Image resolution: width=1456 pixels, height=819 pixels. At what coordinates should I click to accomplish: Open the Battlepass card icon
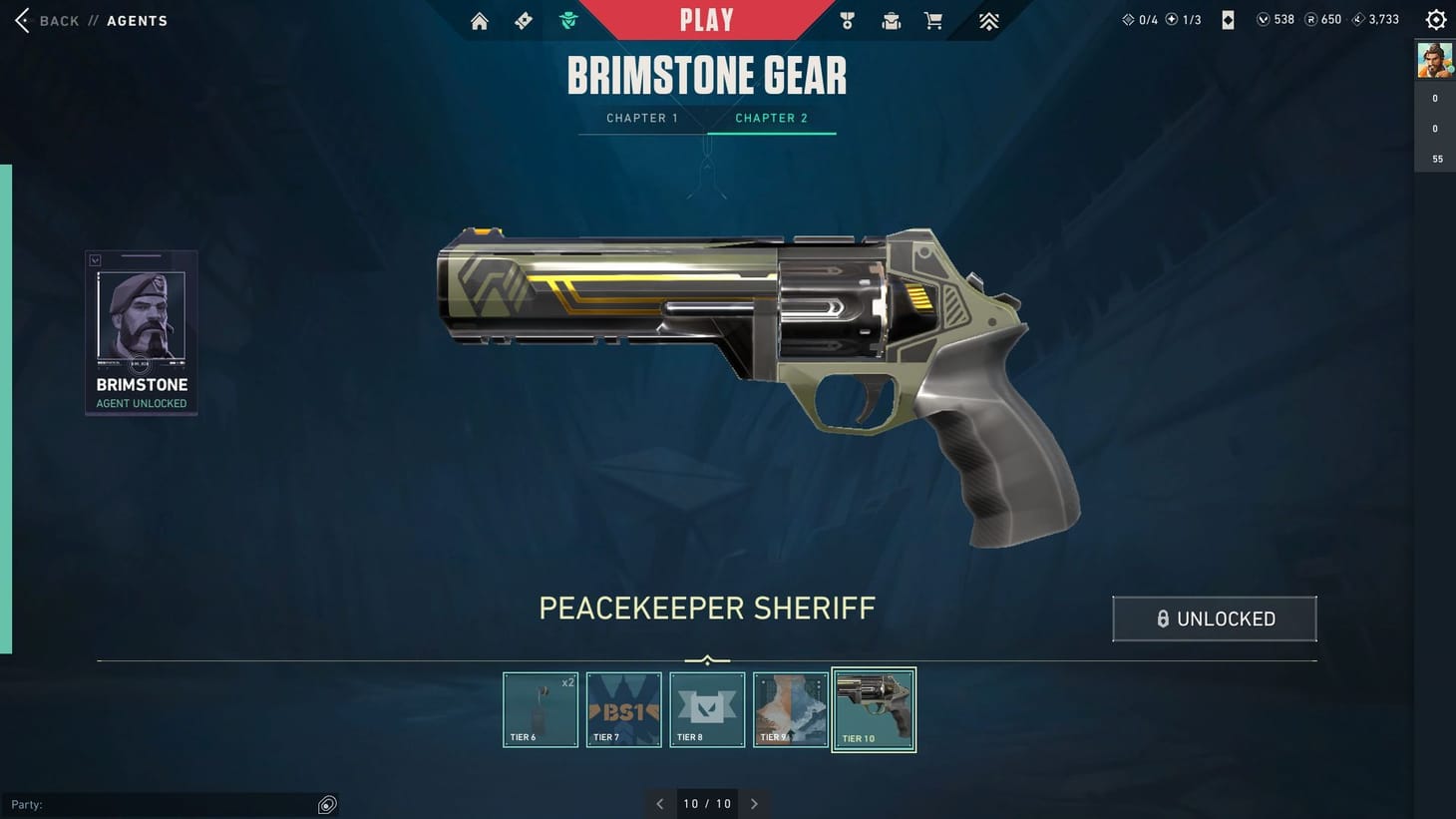point(523,20)
